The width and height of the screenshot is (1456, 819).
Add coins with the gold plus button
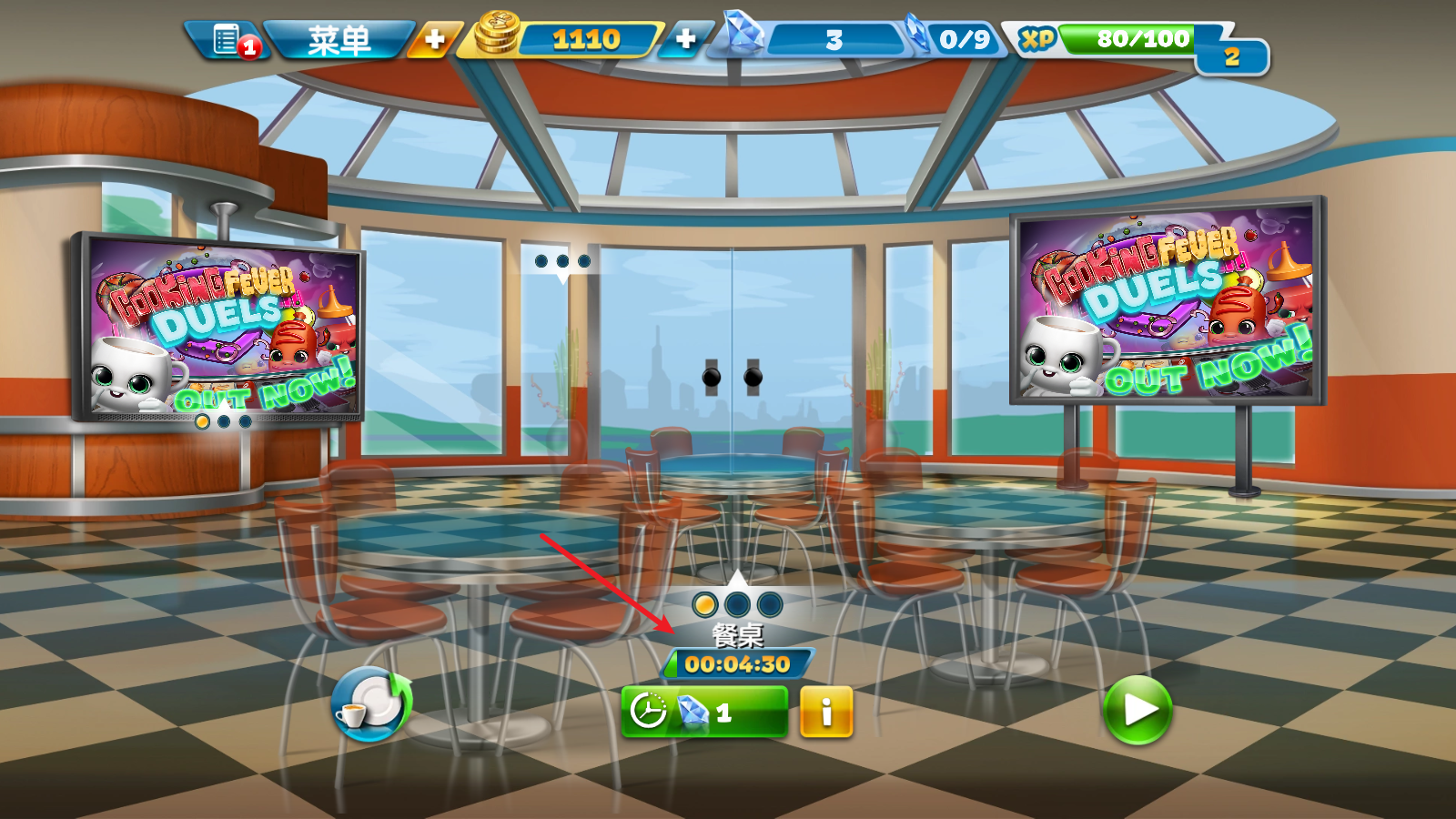(x=434, y=40)
